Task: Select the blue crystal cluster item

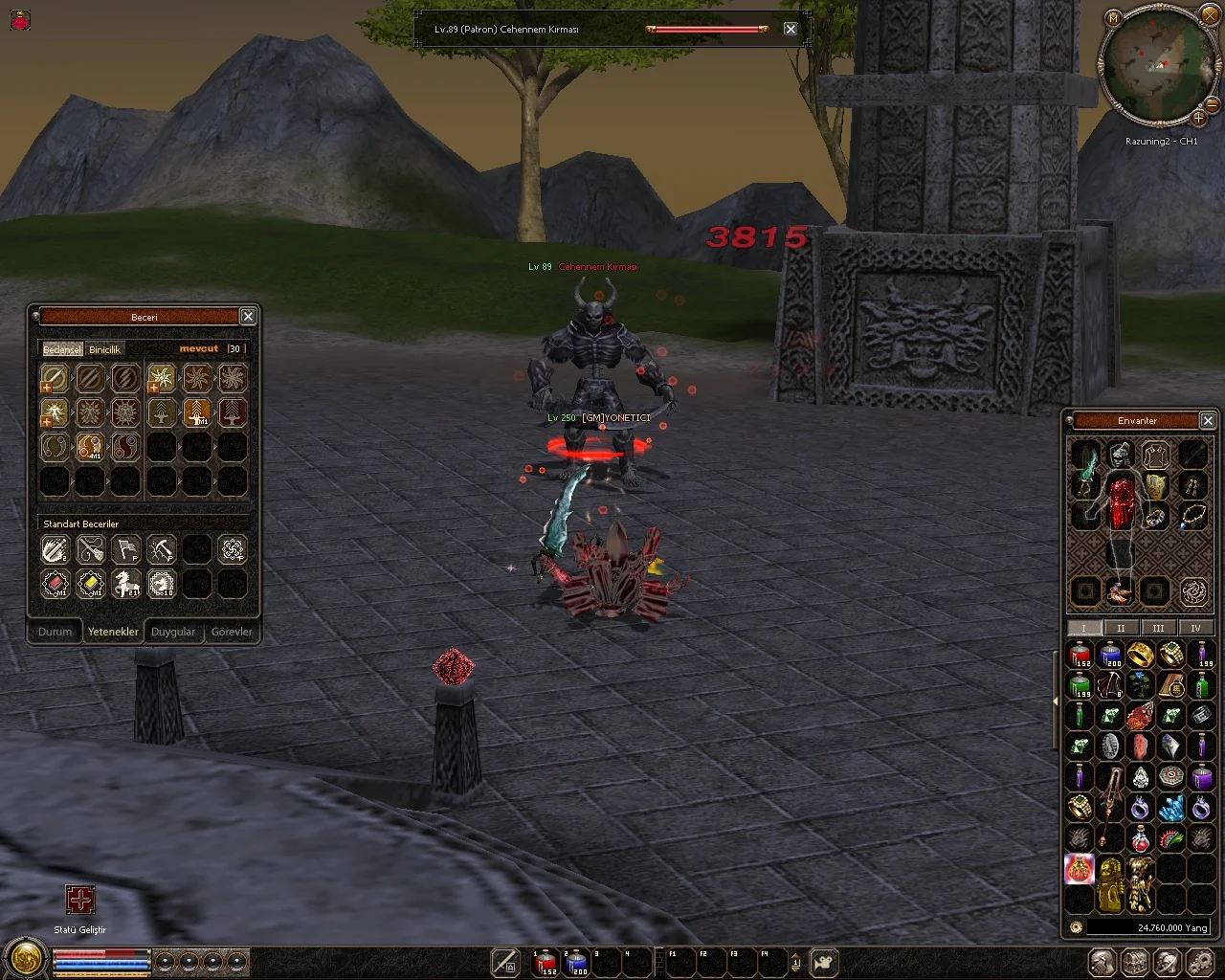Action: click(1171, 809)
